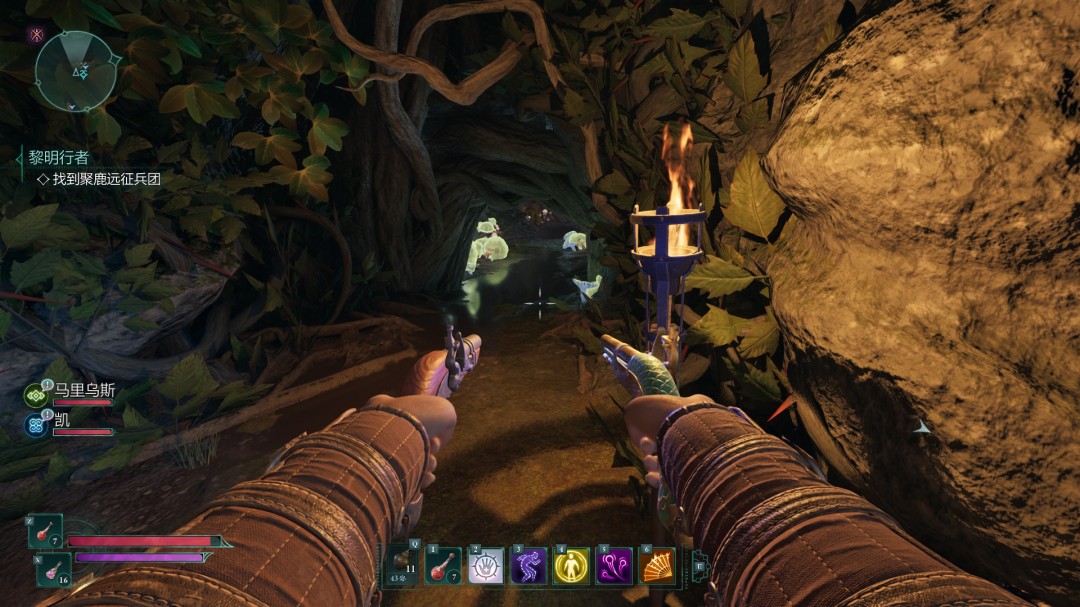The width and height of the screenshot is (1080, 607).
Task: Open the circular minimap
Action: pyautogui.click(x=76, y=70)
